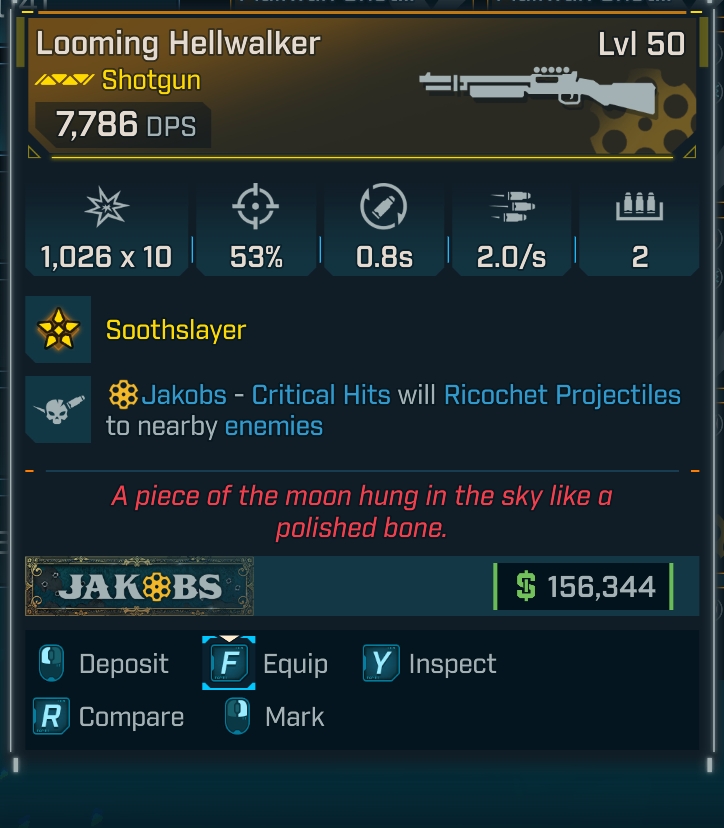Select the Inspect option
Image resolution: width=724 pixels, height=828 pixels.
(x=432, y=664)
